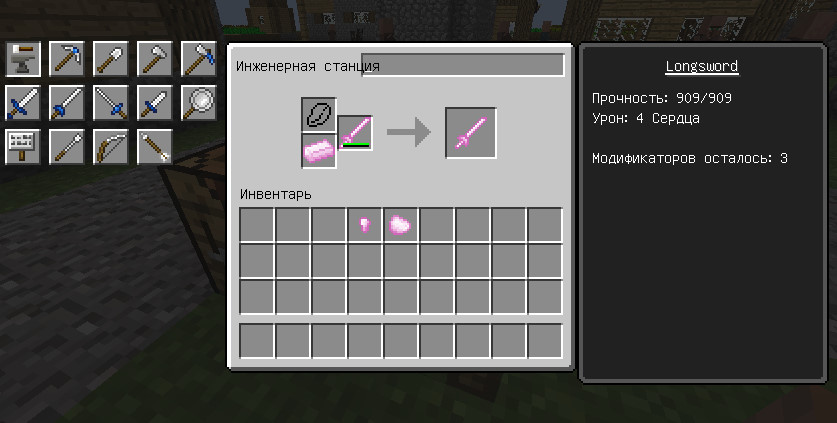Grab the small pink nugget in inventory
The image size is (837, 423).
pyautogui.click(x=365, y=225)
